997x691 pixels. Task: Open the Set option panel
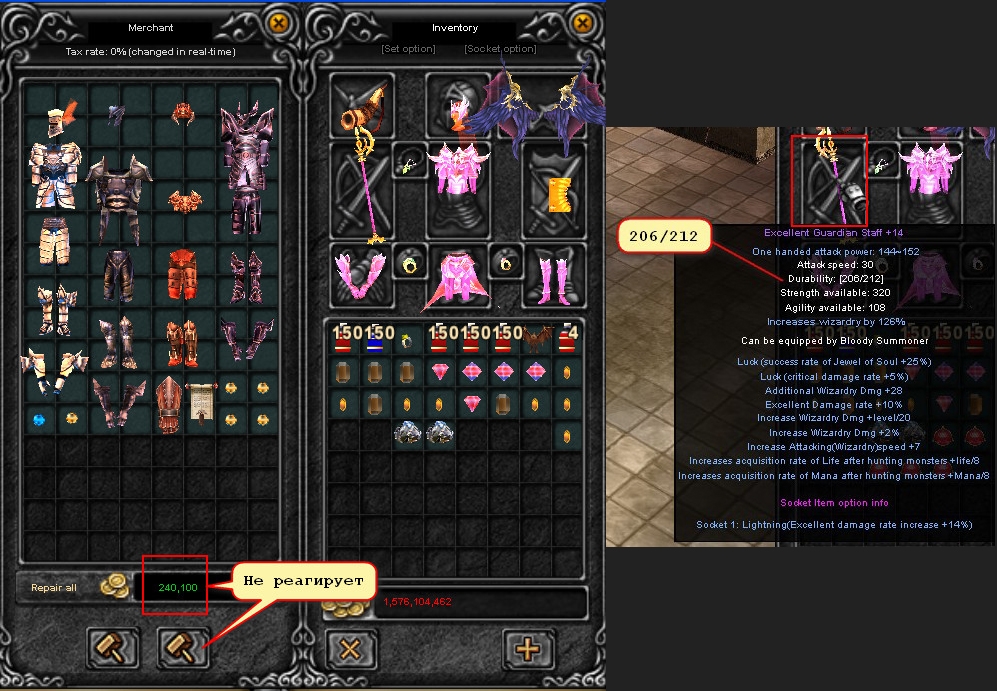[x=408, y=49]
